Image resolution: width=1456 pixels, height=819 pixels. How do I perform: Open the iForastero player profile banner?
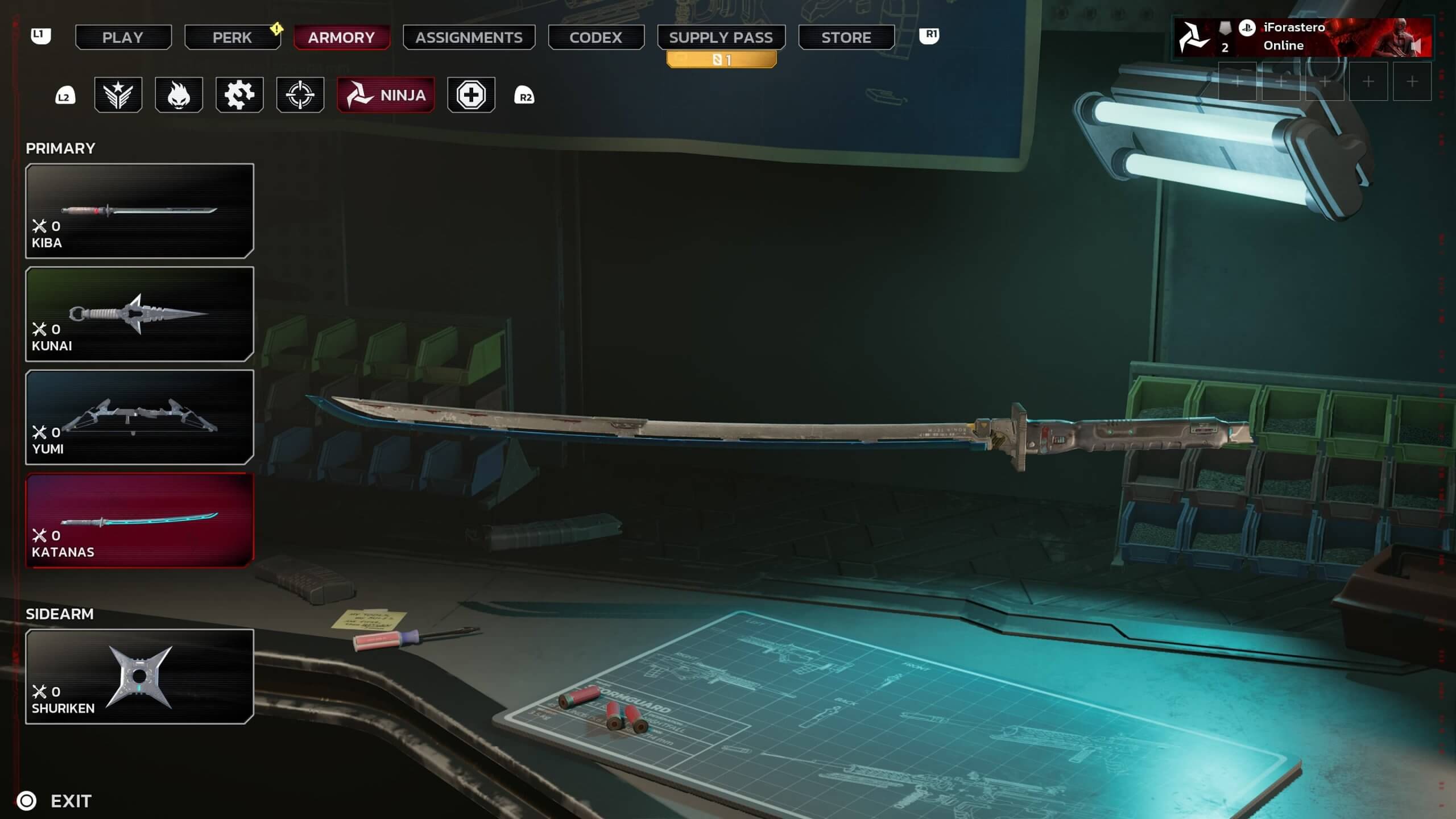1302,38
